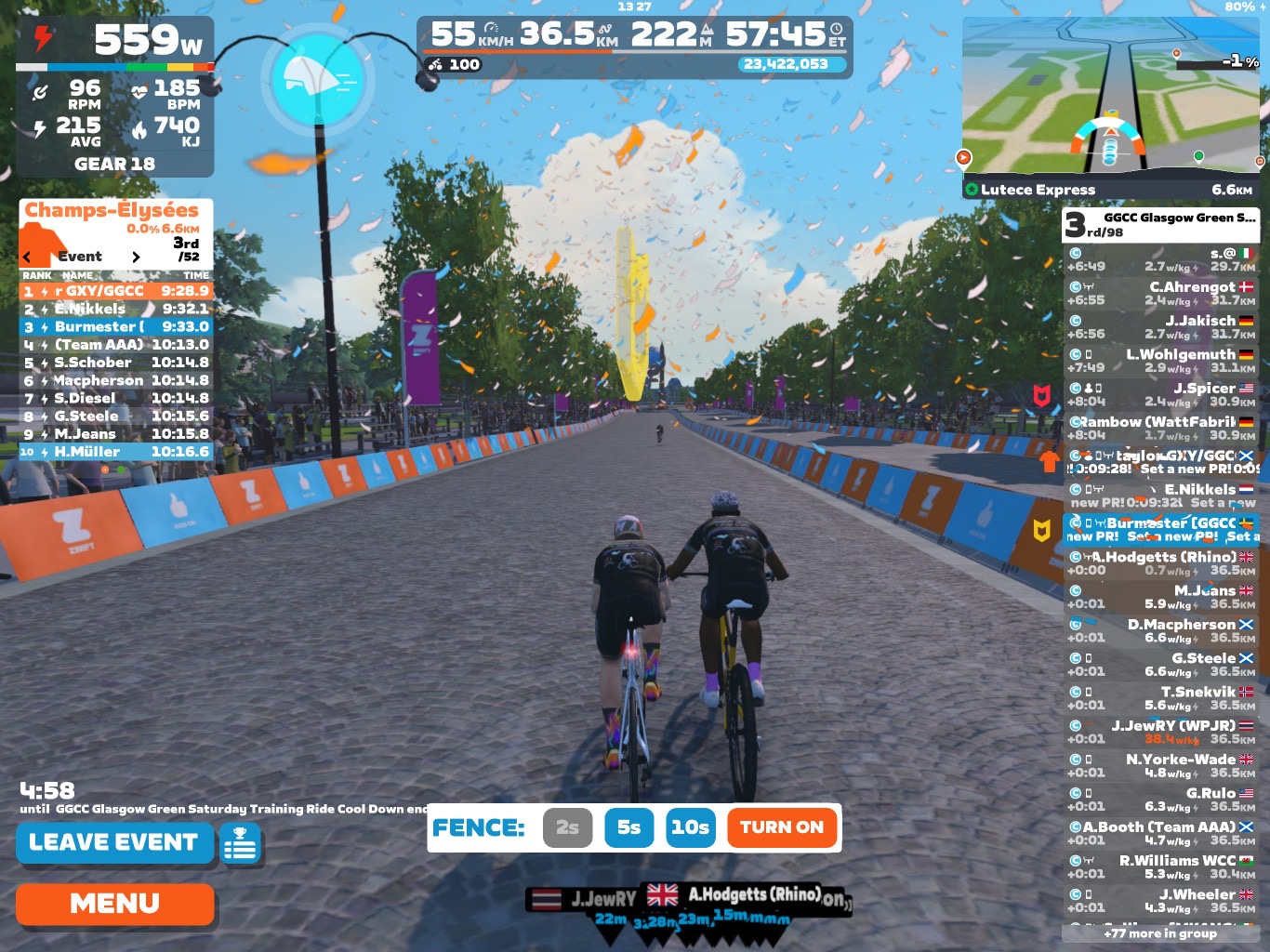Click the LEAVE EVENT button
Image resolution: width=1270 pixels, height=952 pixels.
114,842
